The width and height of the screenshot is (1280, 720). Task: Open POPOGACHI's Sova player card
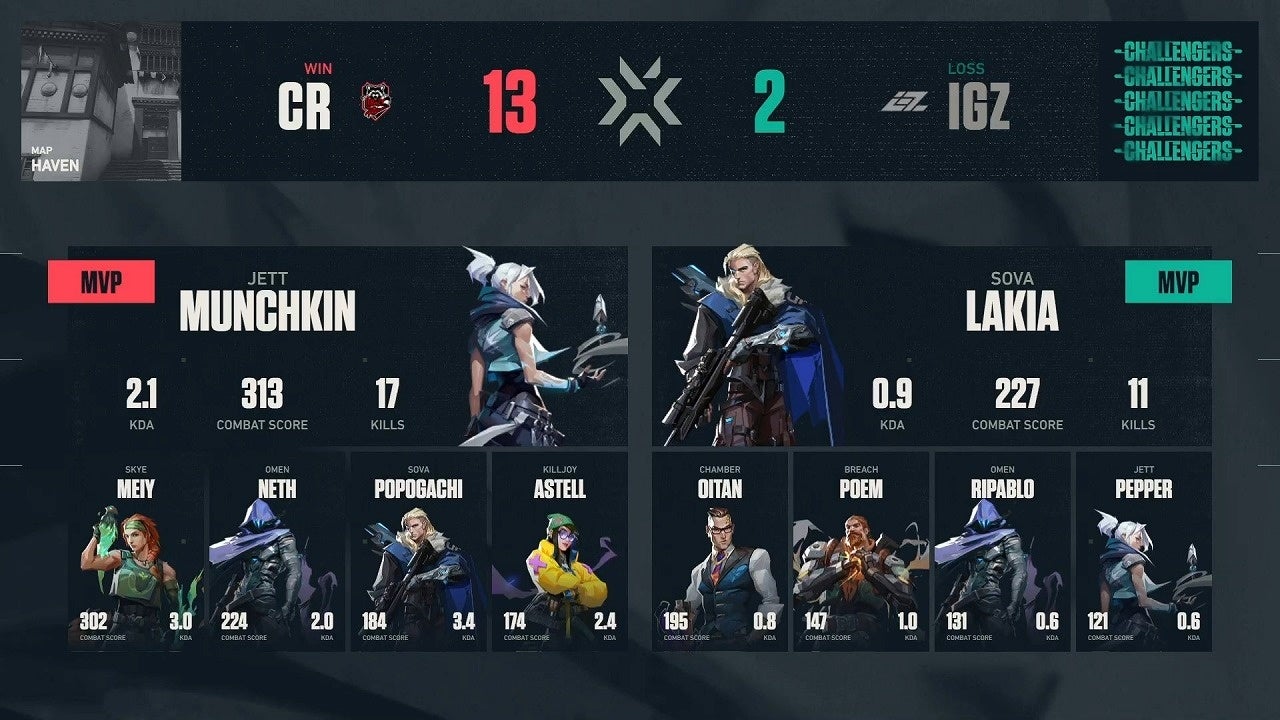[x=418, y=552]
